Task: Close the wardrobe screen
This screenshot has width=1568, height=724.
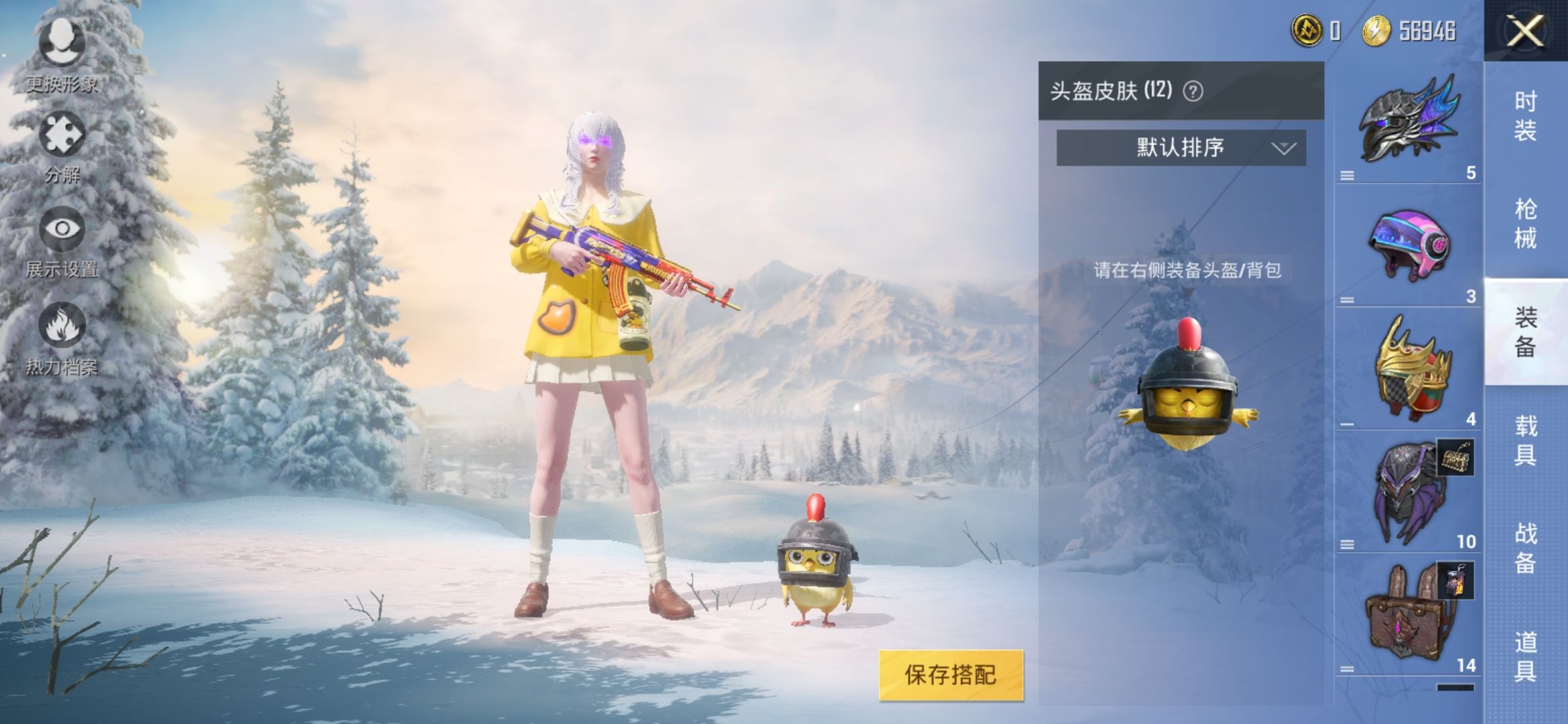Action: point(1525,31)
